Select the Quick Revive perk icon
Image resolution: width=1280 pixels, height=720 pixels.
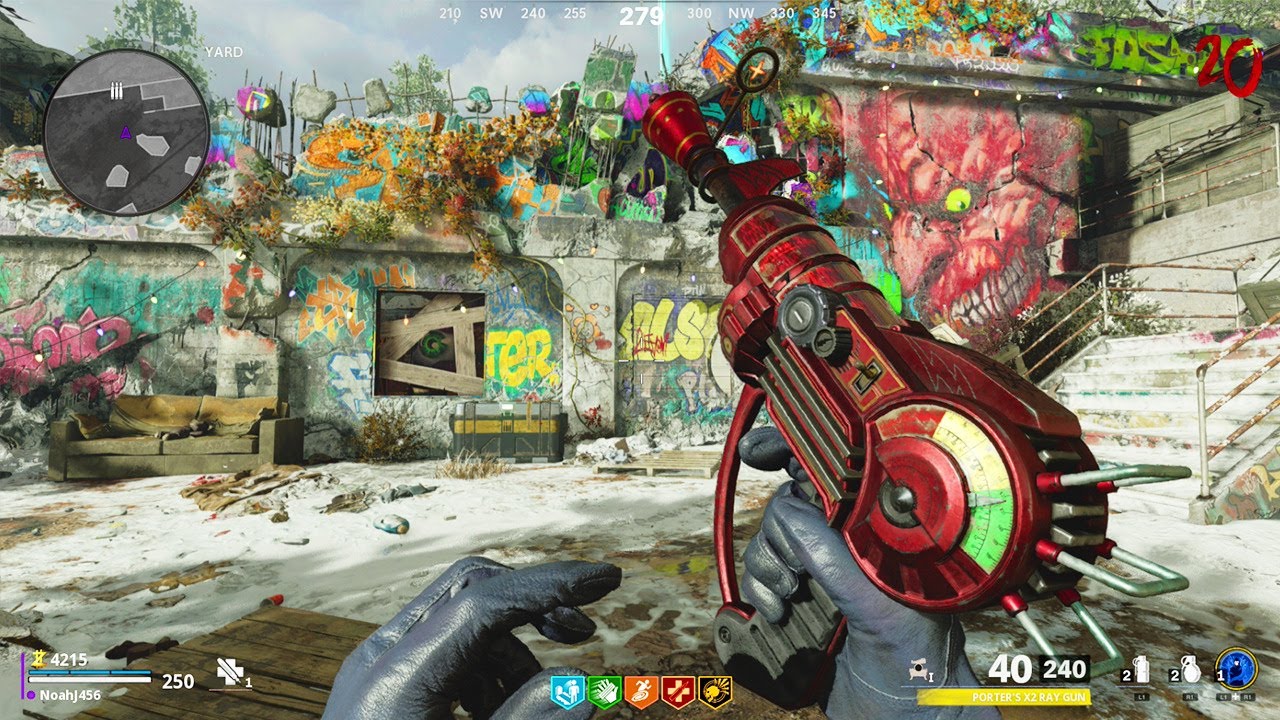(x=565, y=690)
